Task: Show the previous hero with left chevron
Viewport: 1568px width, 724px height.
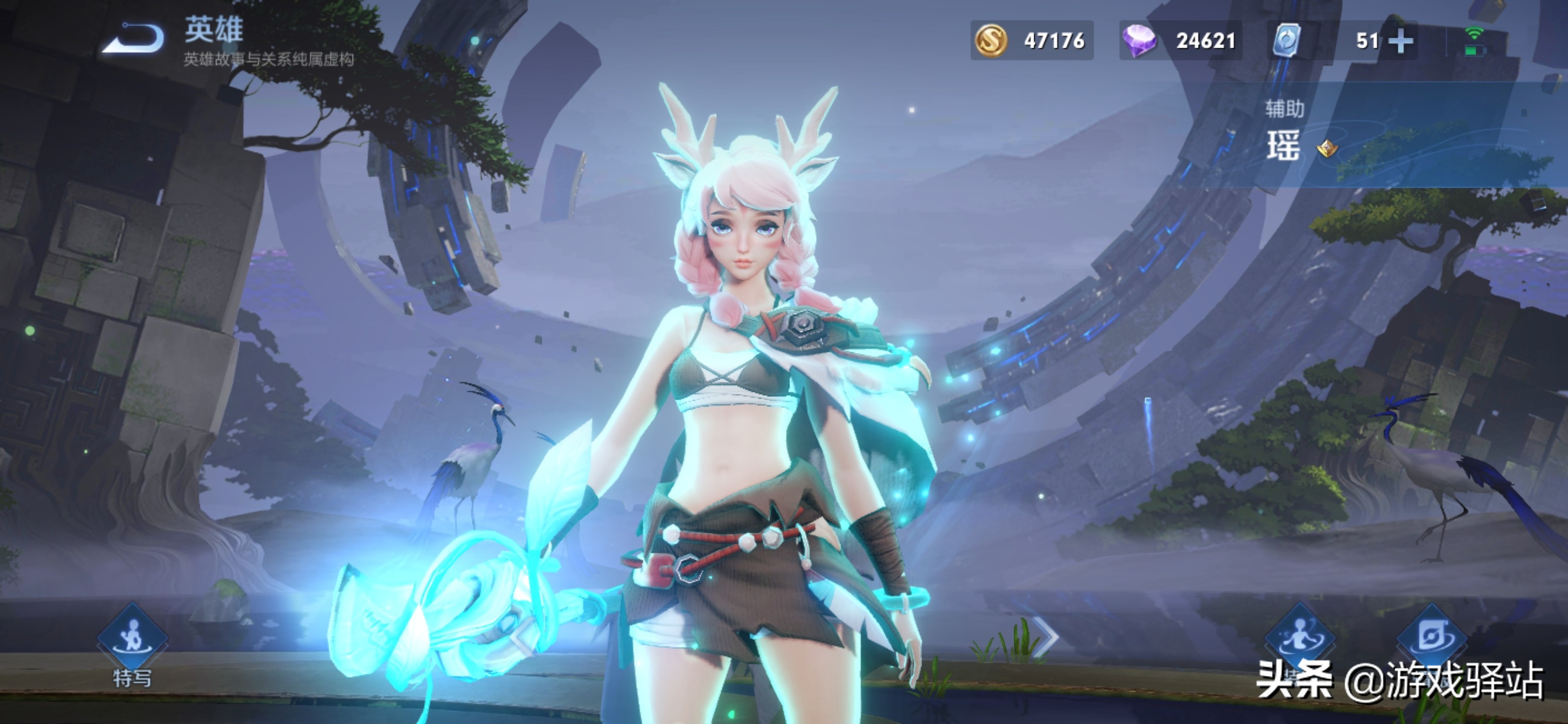Action: click(x=521, y=637)
